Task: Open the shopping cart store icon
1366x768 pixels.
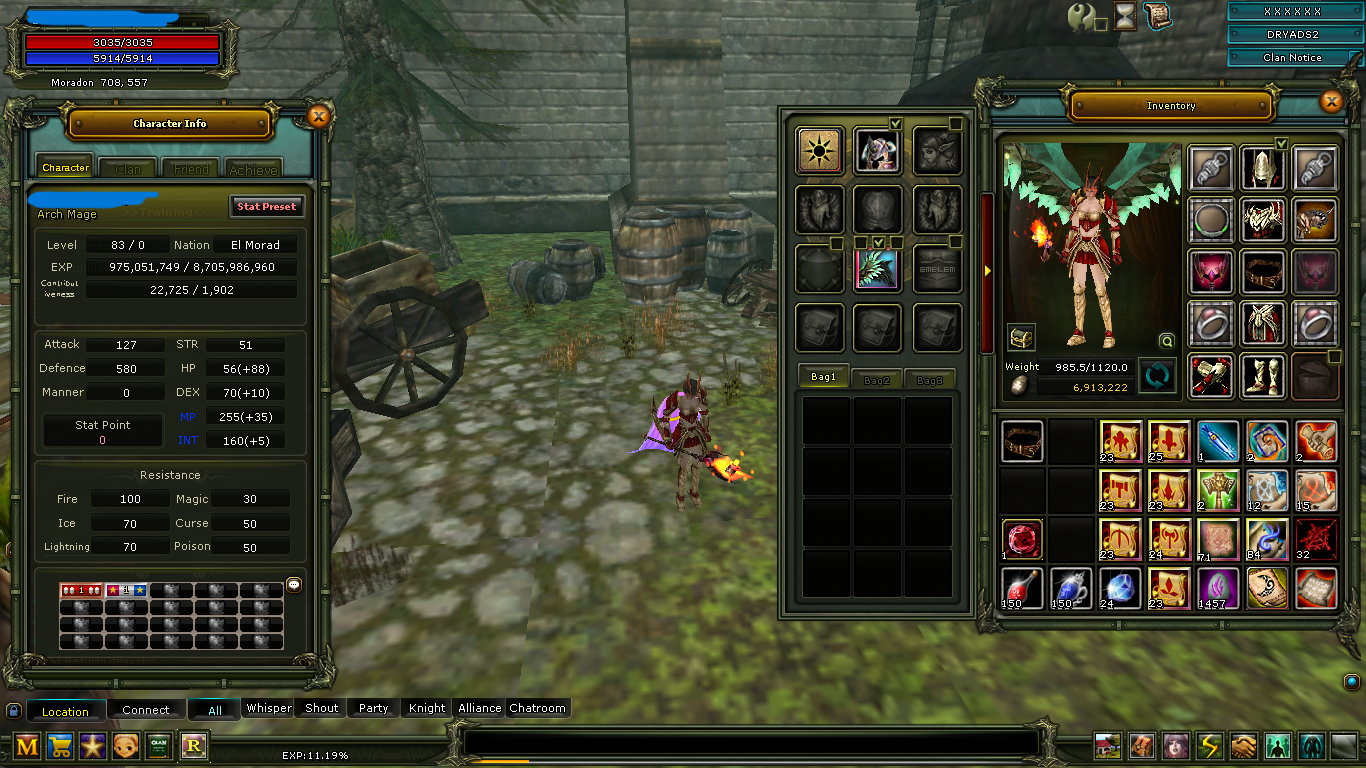Action: 60,745
